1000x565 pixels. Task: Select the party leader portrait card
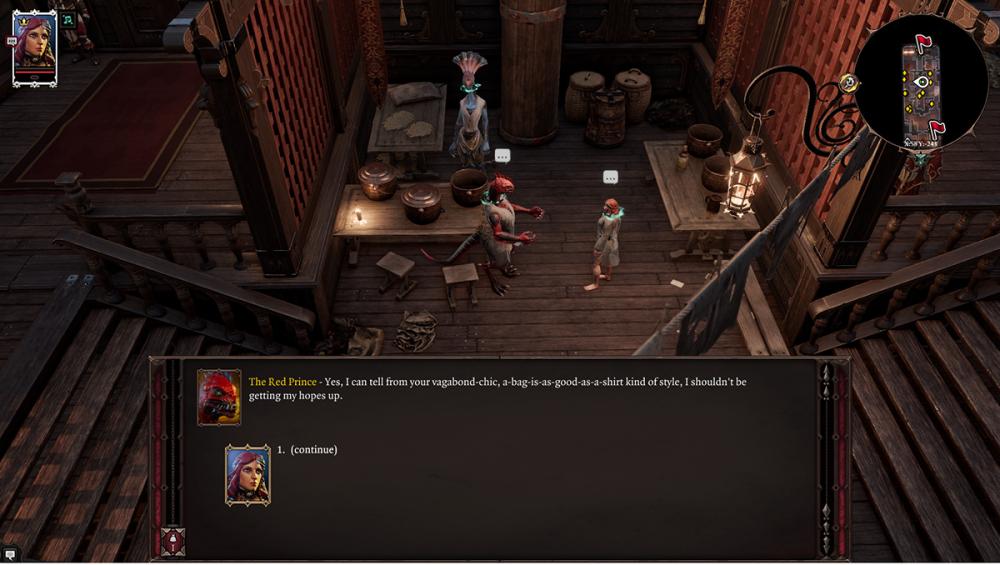pos(34,47)
